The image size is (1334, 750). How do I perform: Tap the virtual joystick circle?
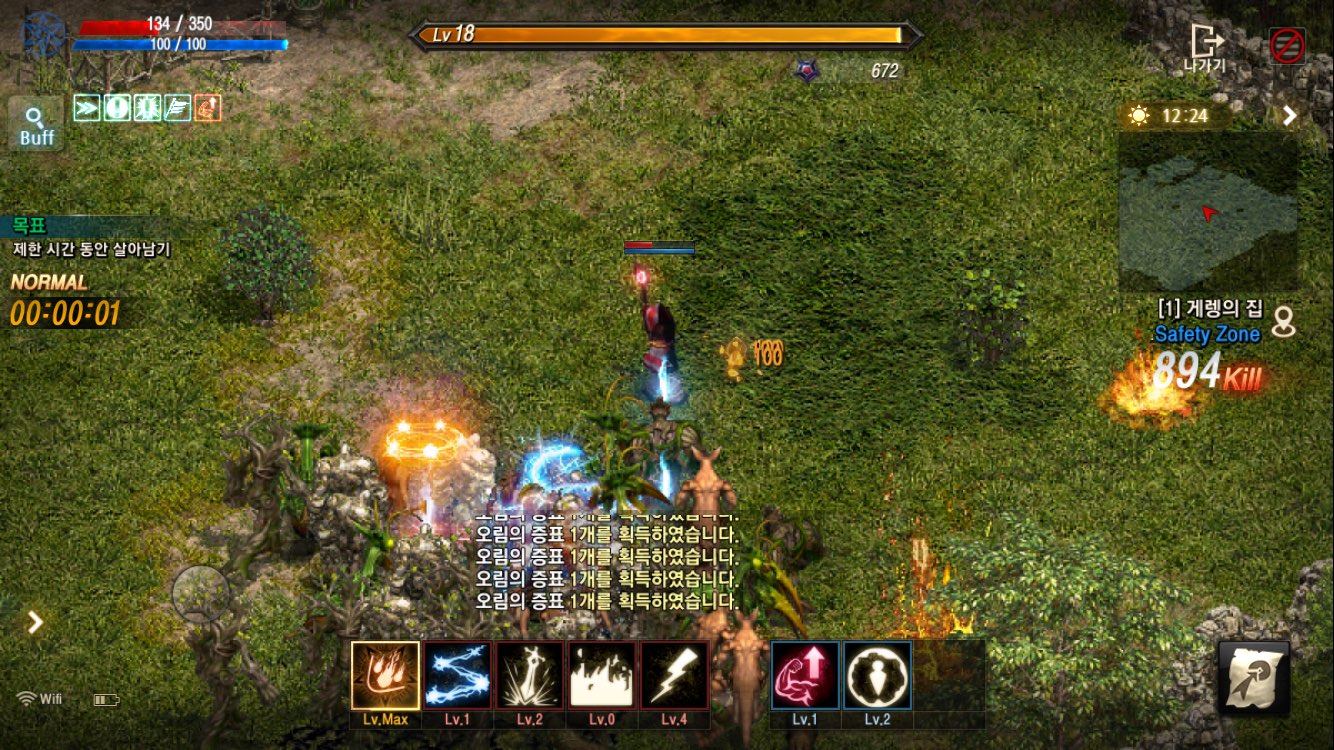[201, 595]
